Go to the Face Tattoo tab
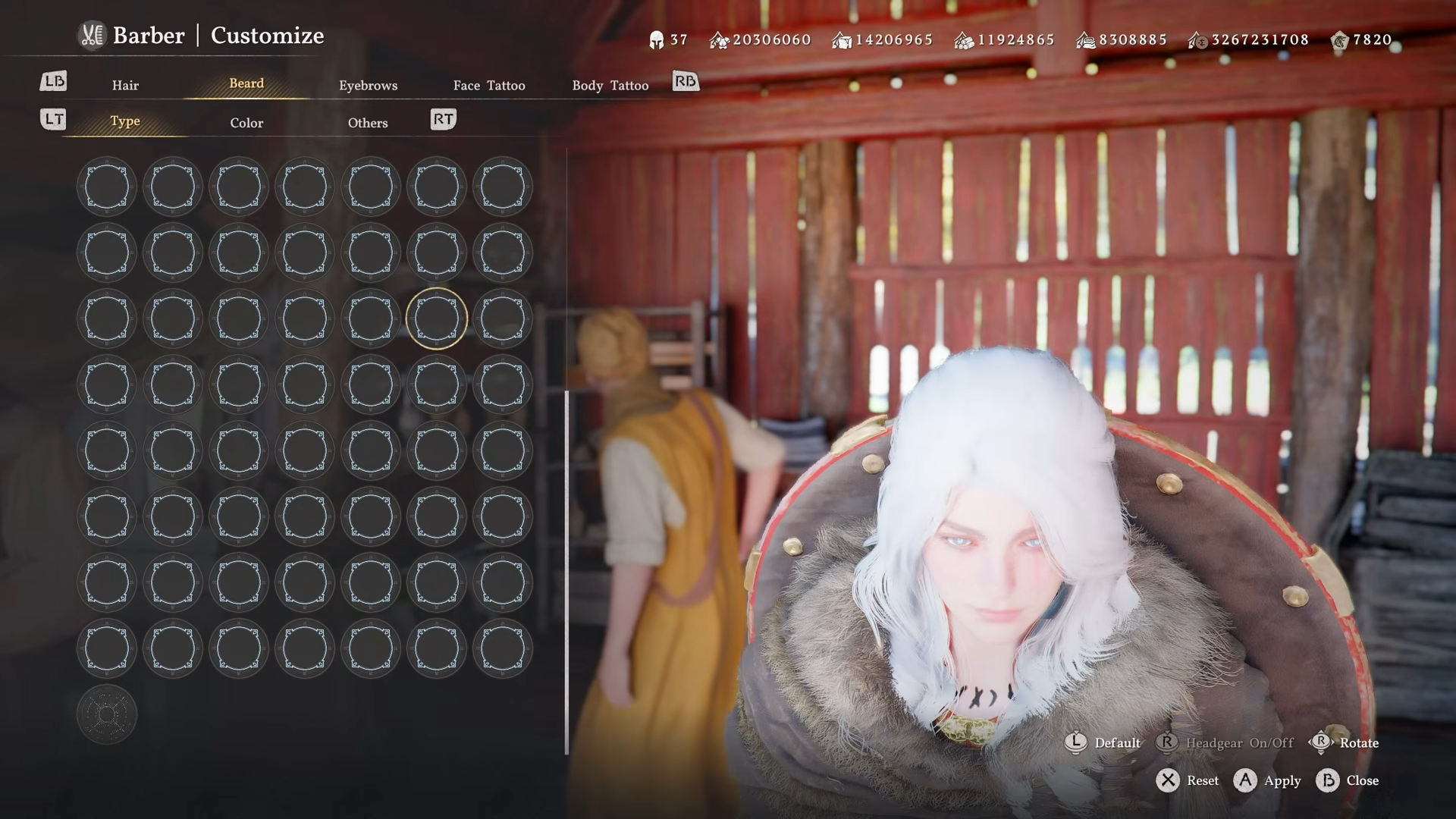The width and height of the screenshot is (1456, 819). [489, 85]
